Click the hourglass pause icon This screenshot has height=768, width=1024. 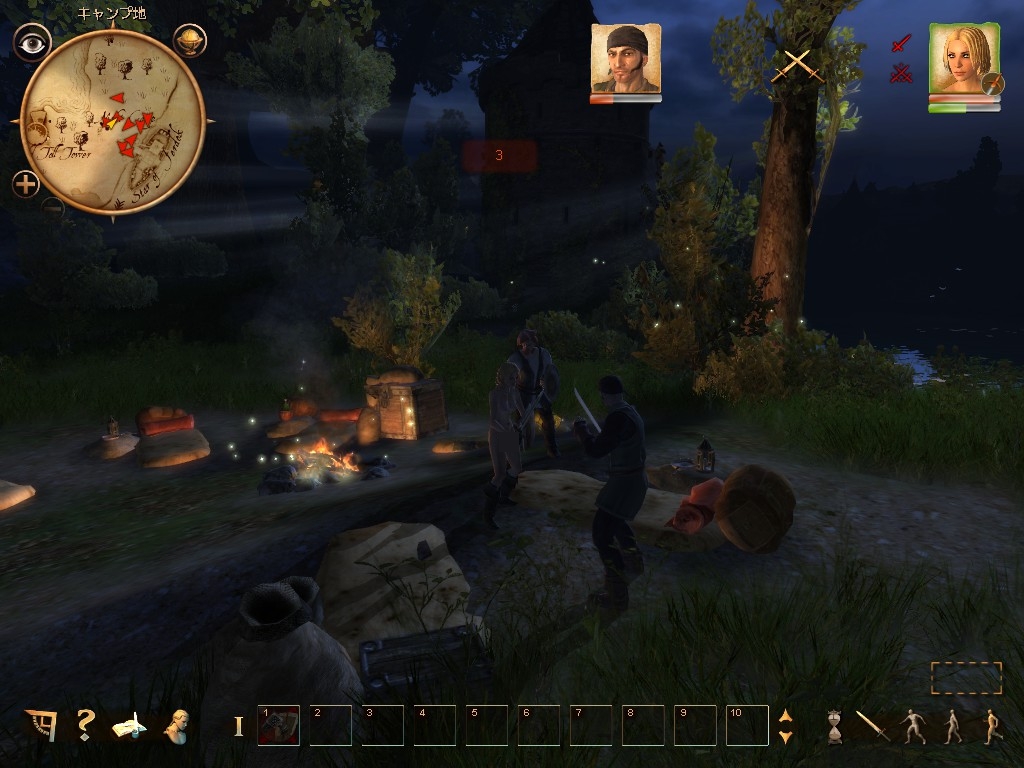[835, 726]
